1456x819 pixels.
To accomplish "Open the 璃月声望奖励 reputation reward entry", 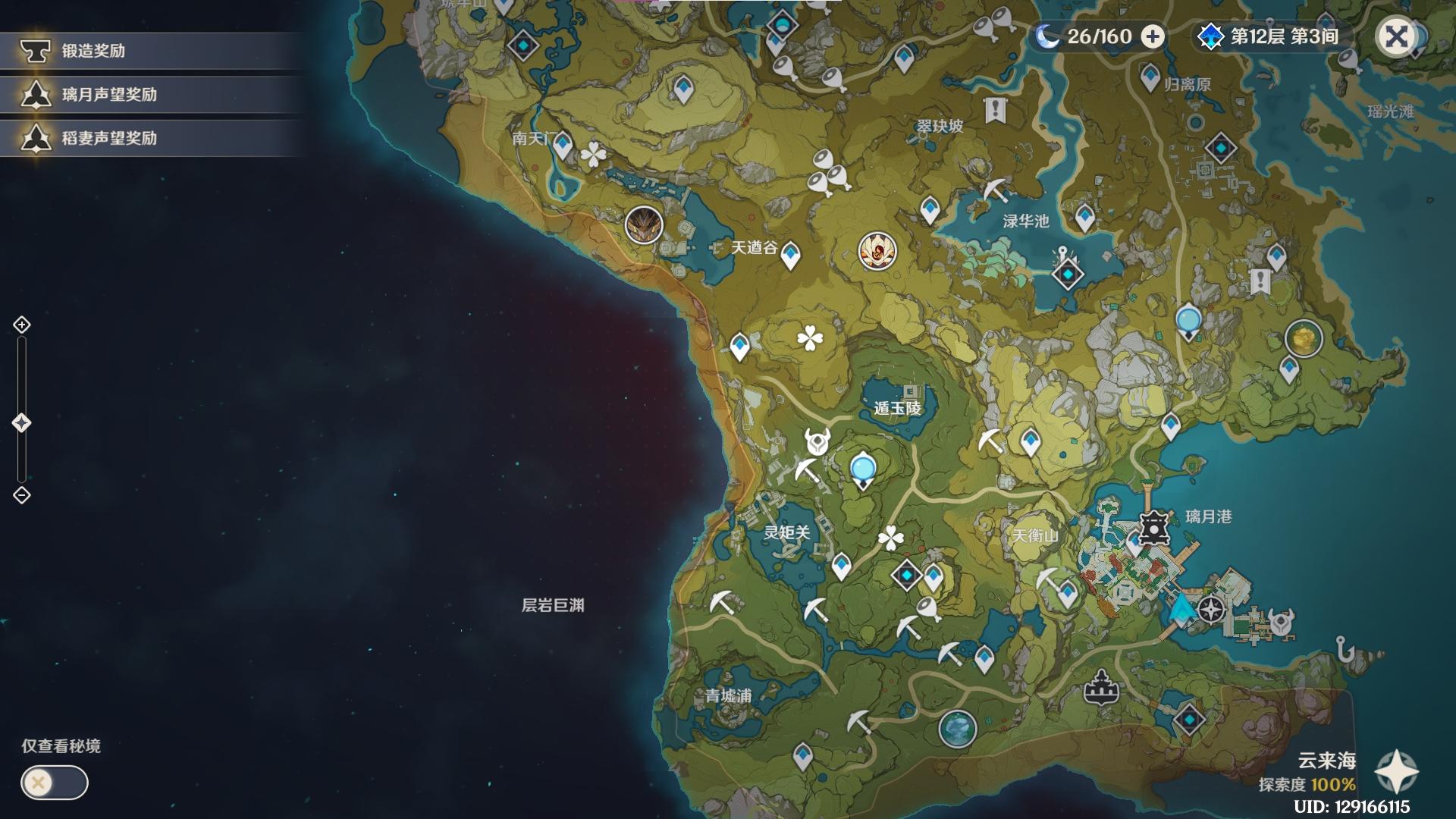I will [x=108, y=95].
